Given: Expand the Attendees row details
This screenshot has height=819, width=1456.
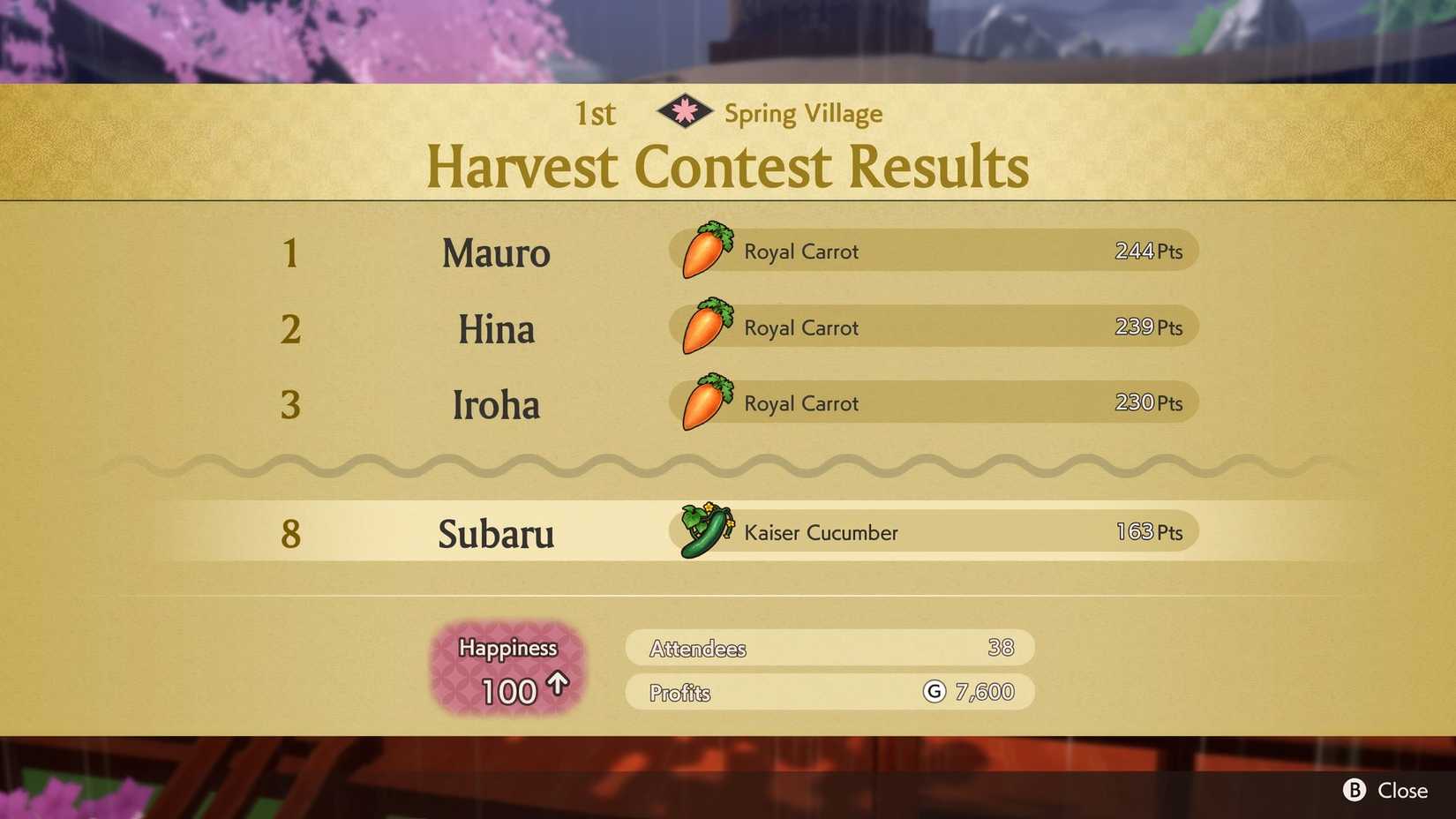Looking at the screenshot, I should click(829, 648).
